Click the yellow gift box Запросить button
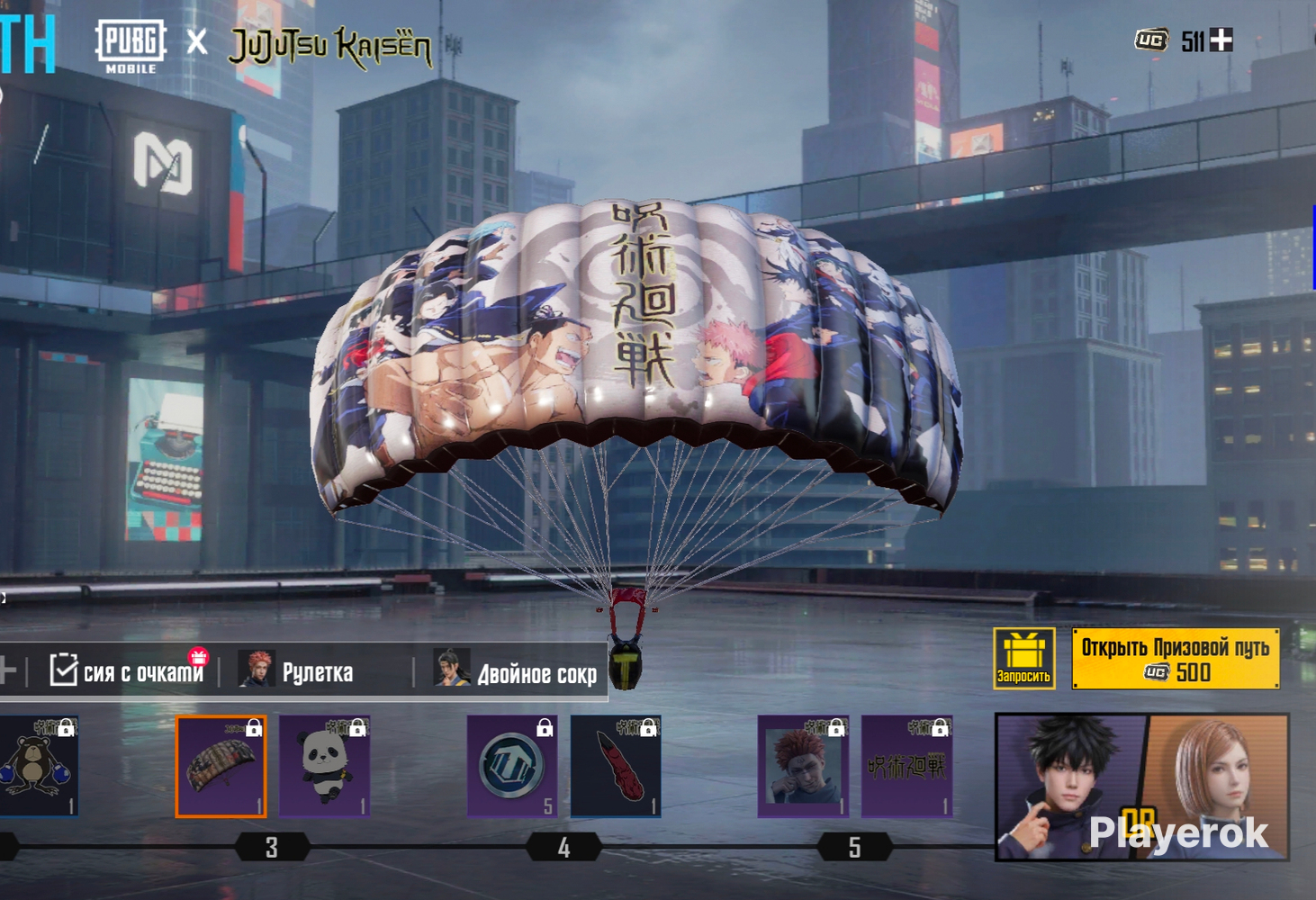Viewport: 1316px width, 900px height. coord(1023,659)
